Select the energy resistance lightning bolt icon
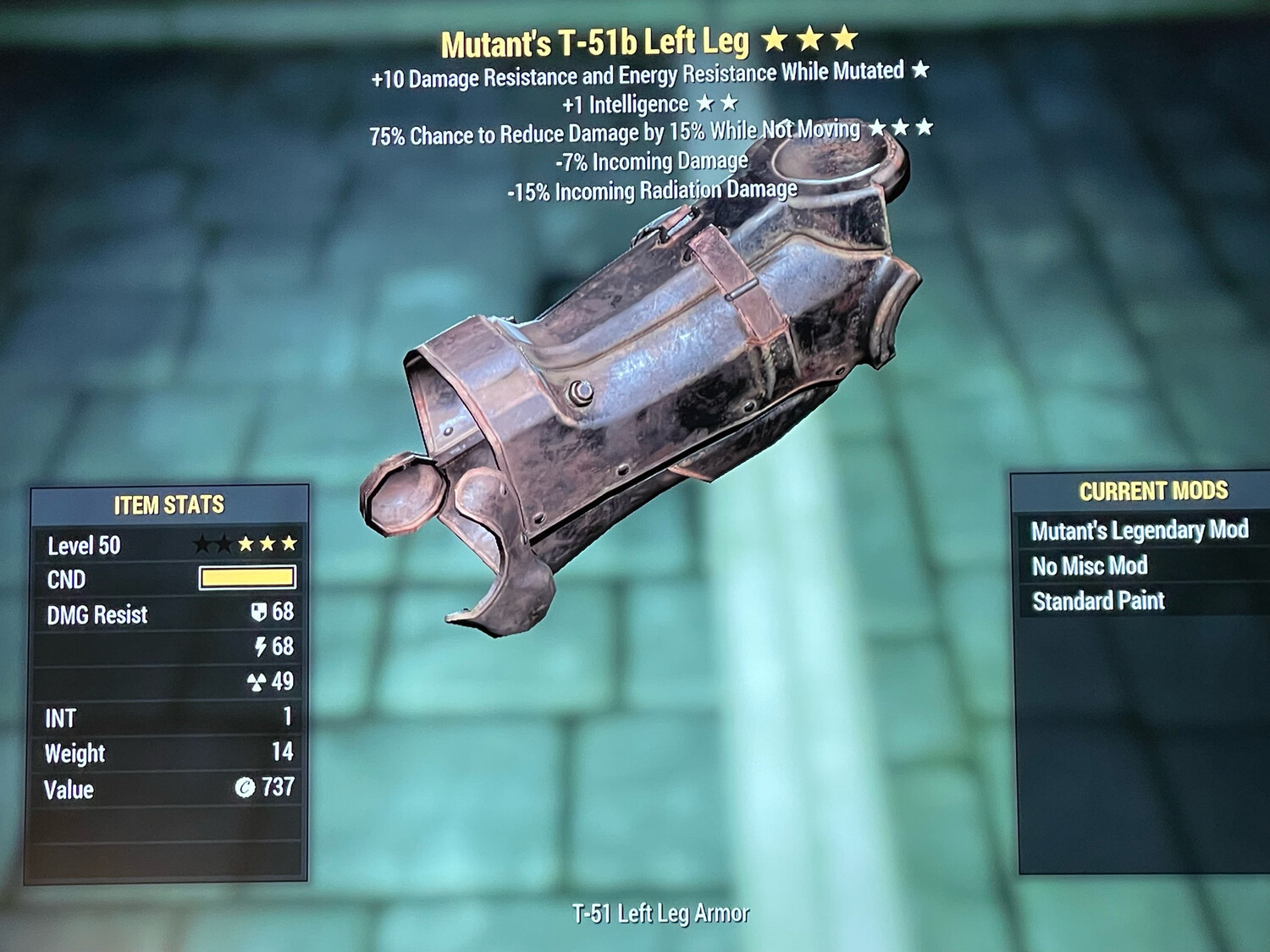1270x952 pixels. click(263, 647)
